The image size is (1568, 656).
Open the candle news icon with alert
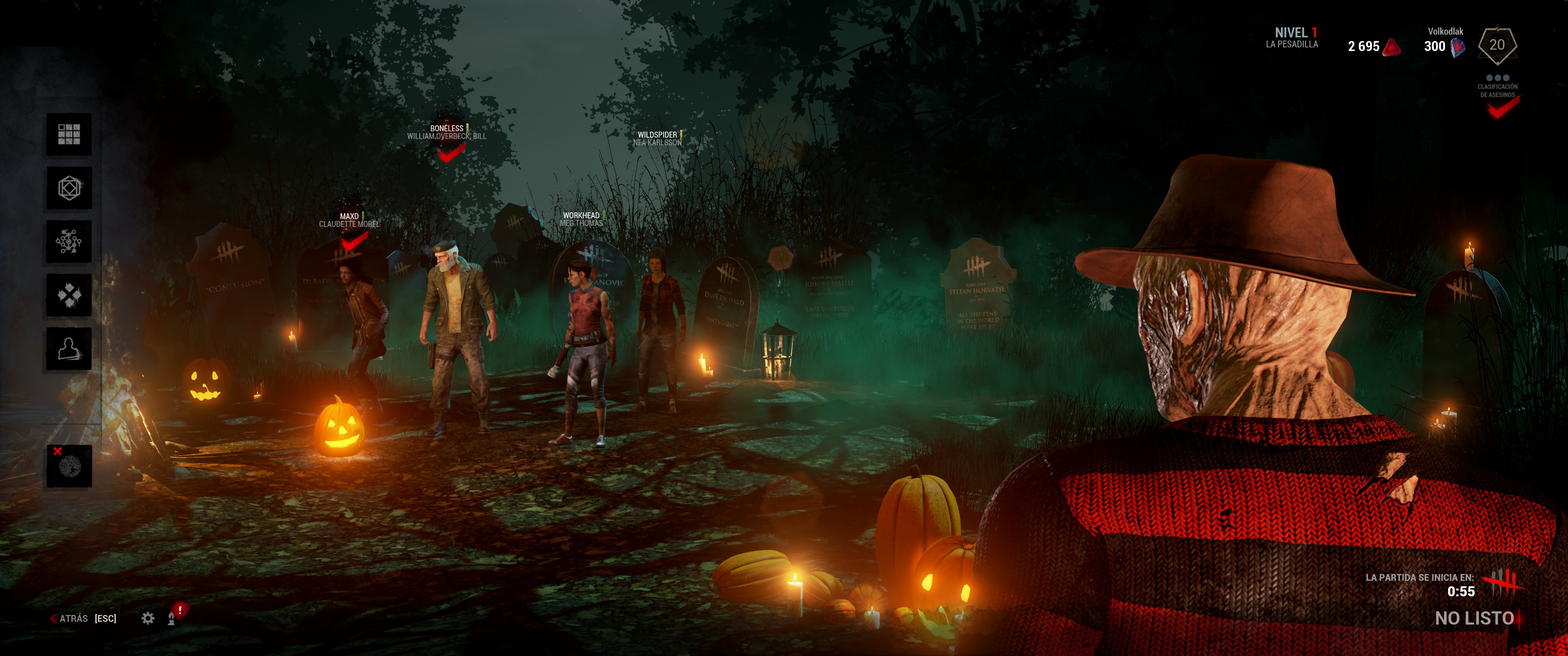click(173, 617)
